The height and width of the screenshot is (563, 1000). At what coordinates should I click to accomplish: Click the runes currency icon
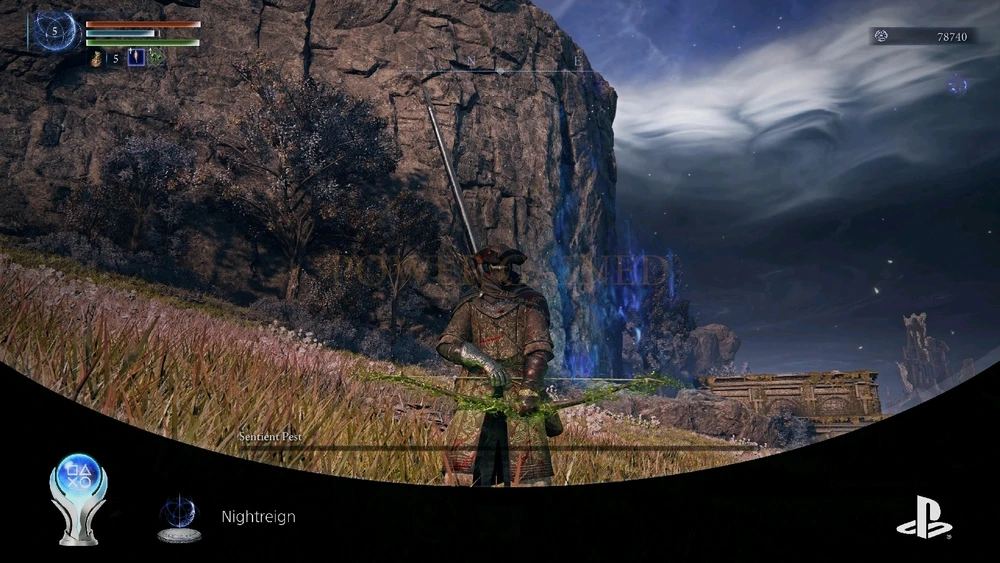882,36
